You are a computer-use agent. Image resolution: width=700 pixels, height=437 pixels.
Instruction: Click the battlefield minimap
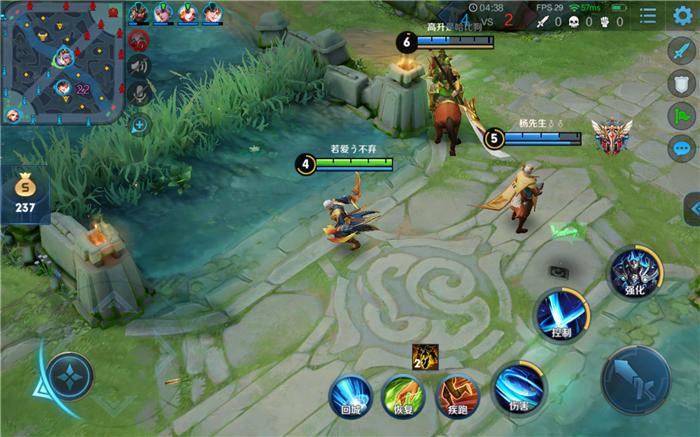(62, 63)
